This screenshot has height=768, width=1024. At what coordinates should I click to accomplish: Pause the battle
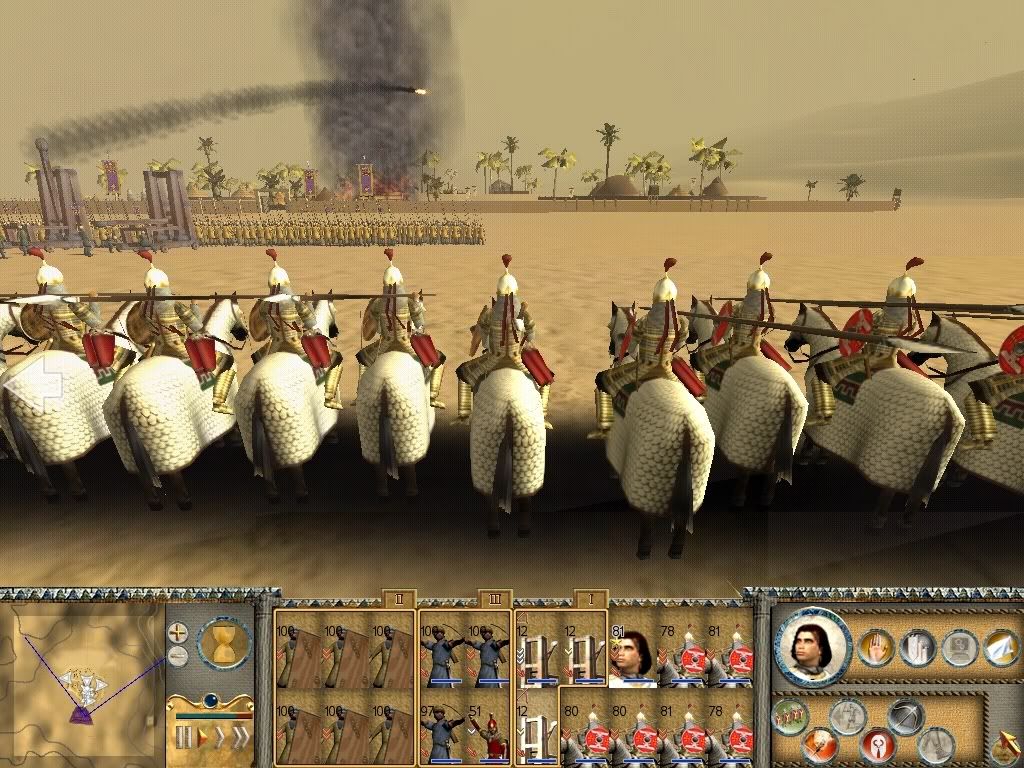pos(185,739)
